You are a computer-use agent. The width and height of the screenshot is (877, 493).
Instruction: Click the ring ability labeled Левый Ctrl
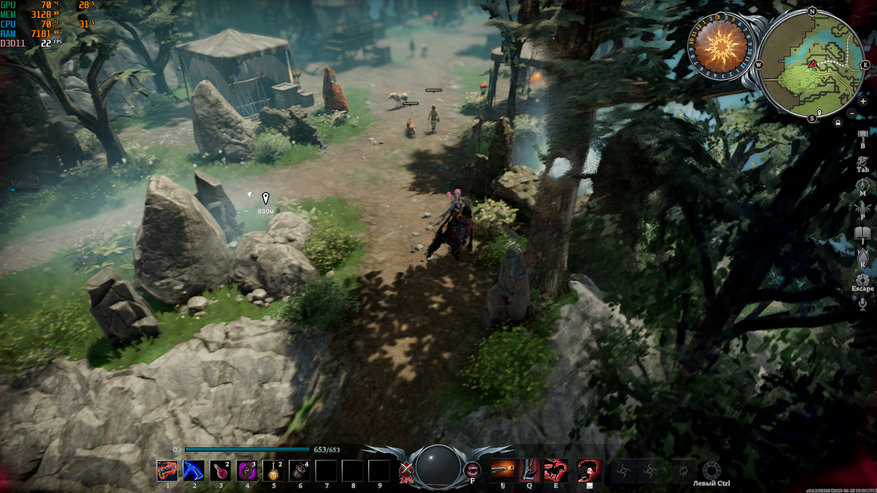coord(711,470)
